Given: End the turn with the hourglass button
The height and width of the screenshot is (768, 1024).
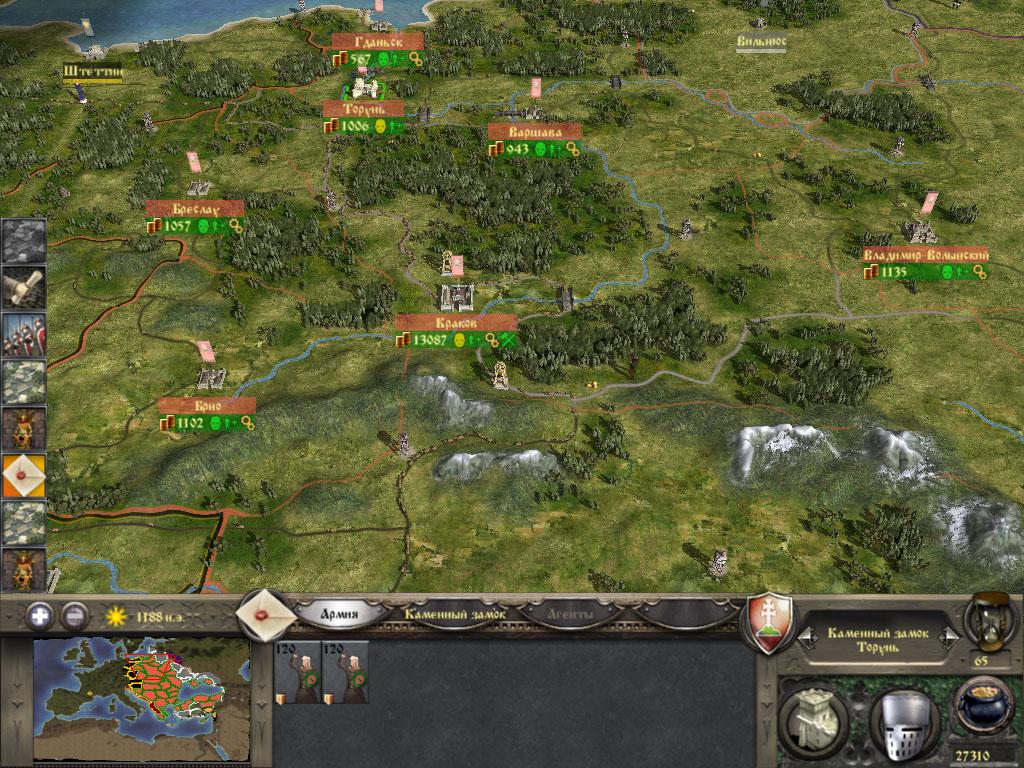Looking at the screenshot, I should pyautogui.click(x=985, y=620).
